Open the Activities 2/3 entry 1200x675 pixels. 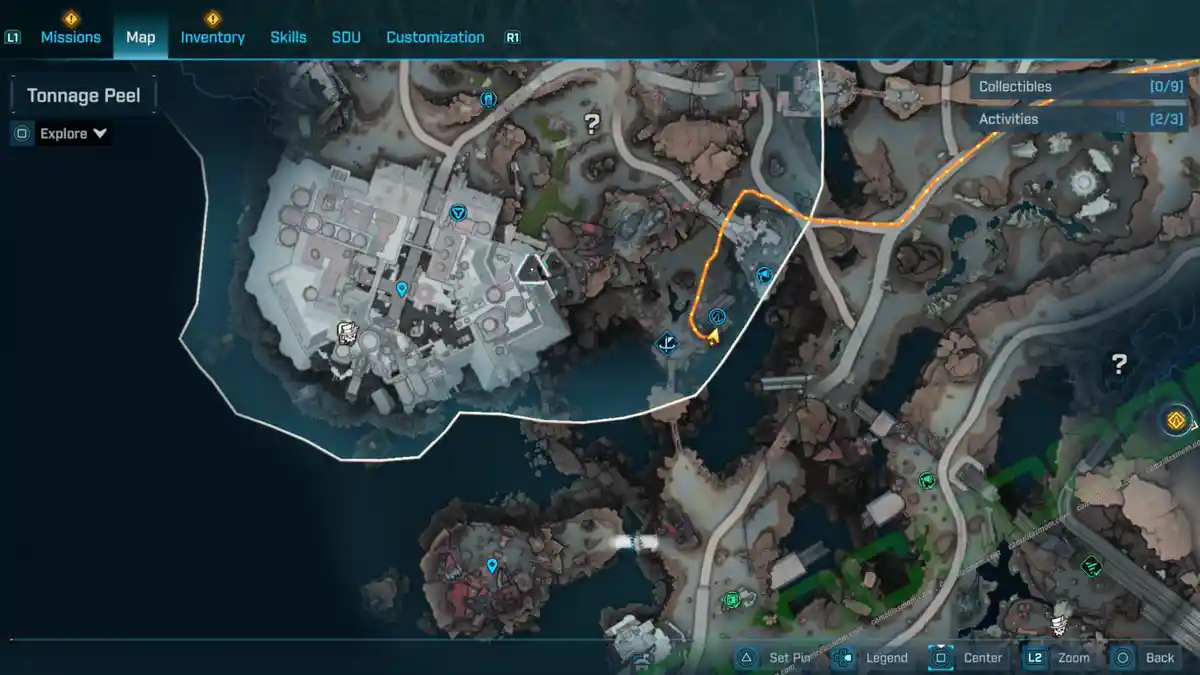click(1080, 119)
